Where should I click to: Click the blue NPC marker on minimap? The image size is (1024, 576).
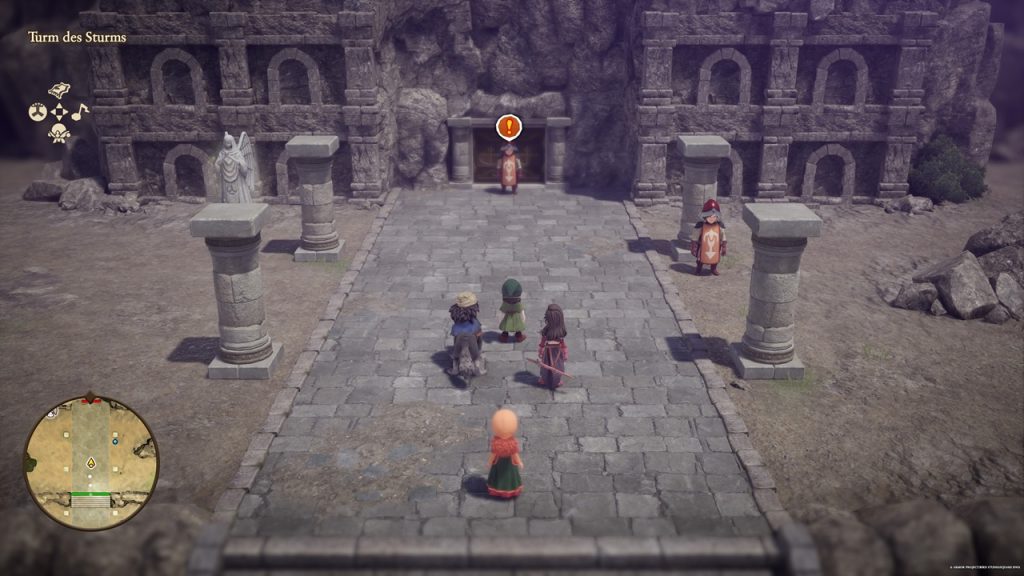[x=116, y=439]
